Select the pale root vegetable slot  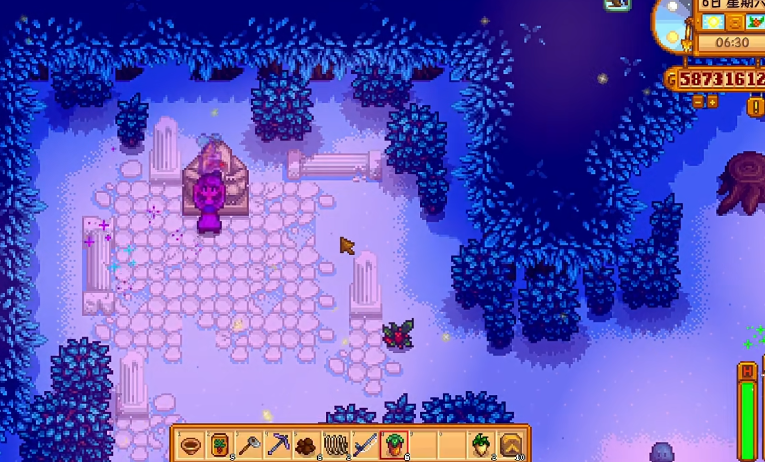[x=481, y=444]
